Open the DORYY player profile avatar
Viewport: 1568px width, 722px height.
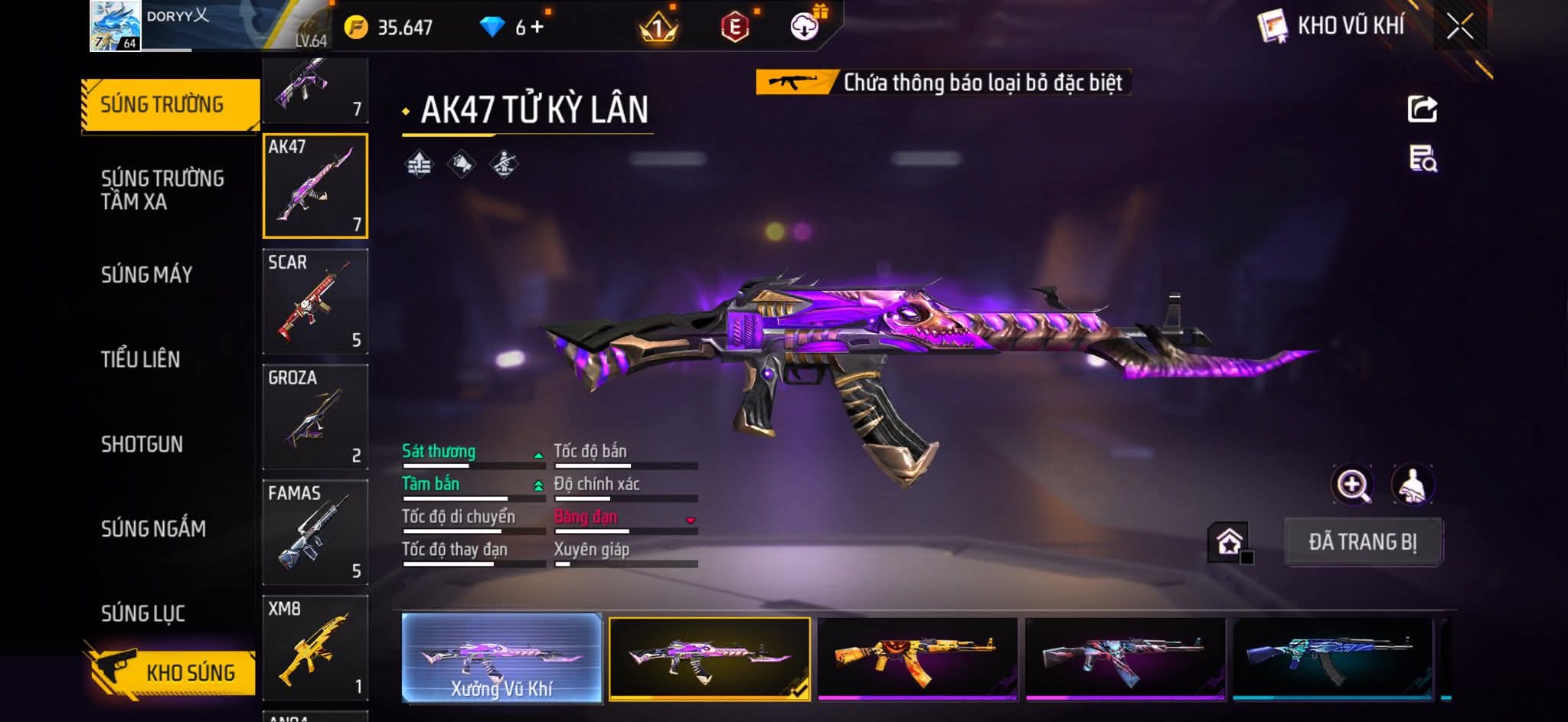click(115, 26)
